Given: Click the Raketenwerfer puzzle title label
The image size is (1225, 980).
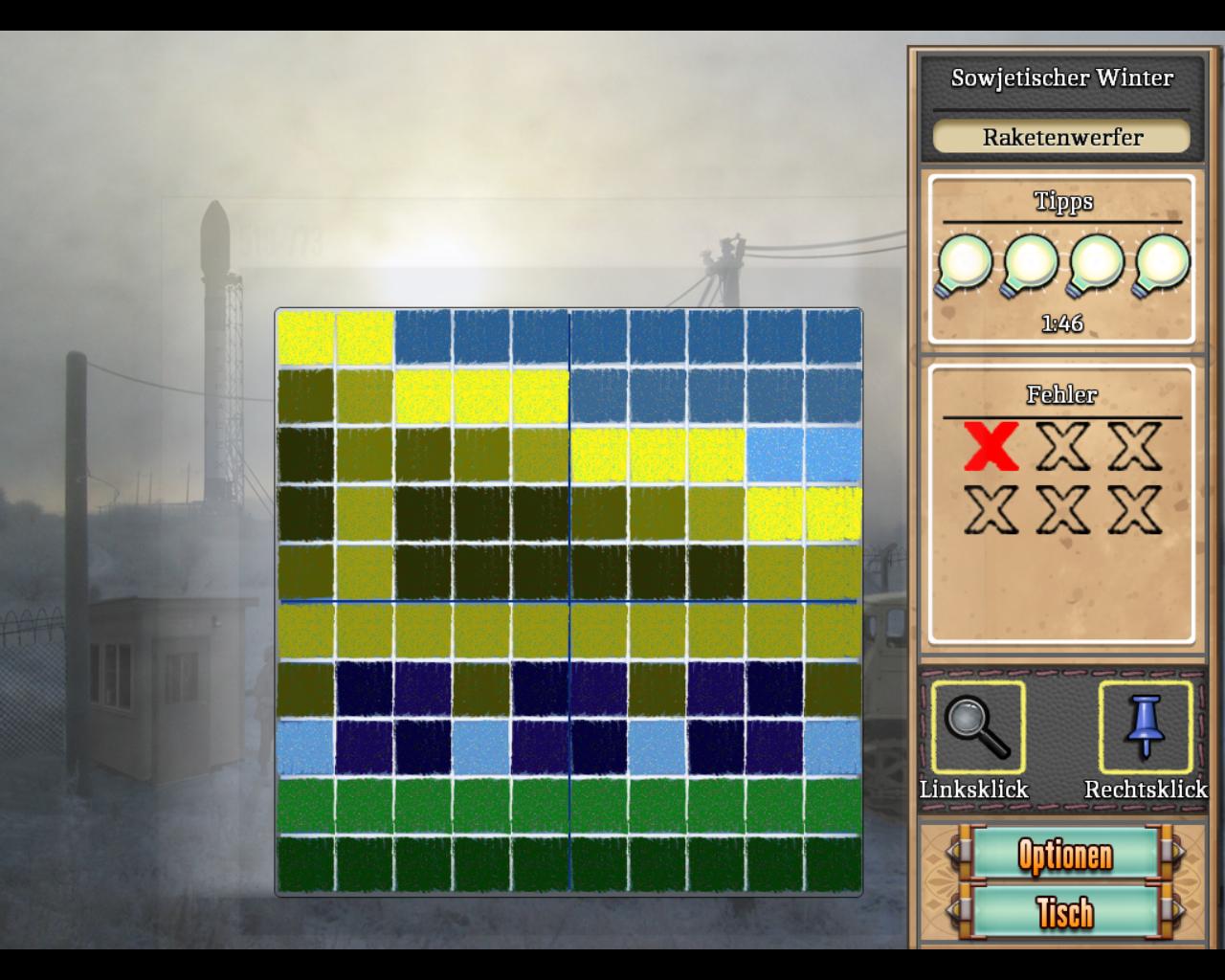Looking at the screenshot, I should point(1062,137).
